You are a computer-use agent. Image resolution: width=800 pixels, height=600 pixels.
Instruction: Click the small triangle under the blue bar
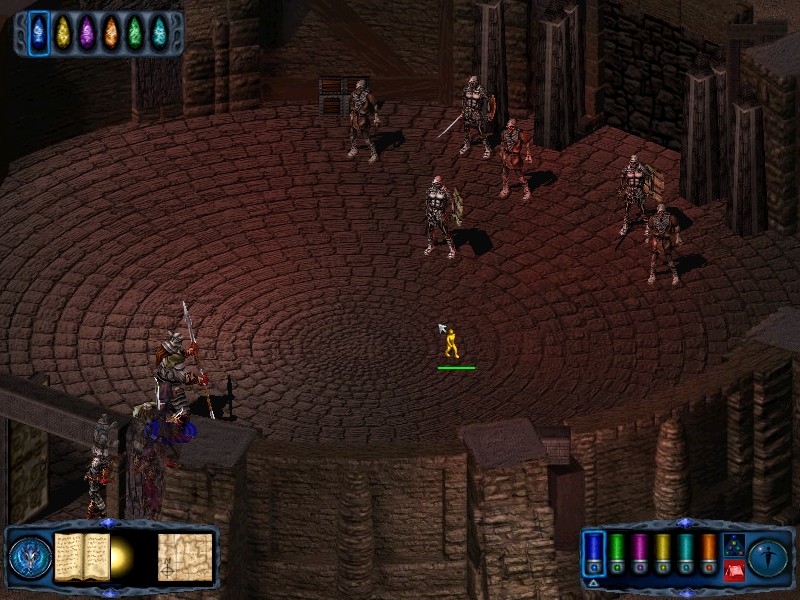593,582
